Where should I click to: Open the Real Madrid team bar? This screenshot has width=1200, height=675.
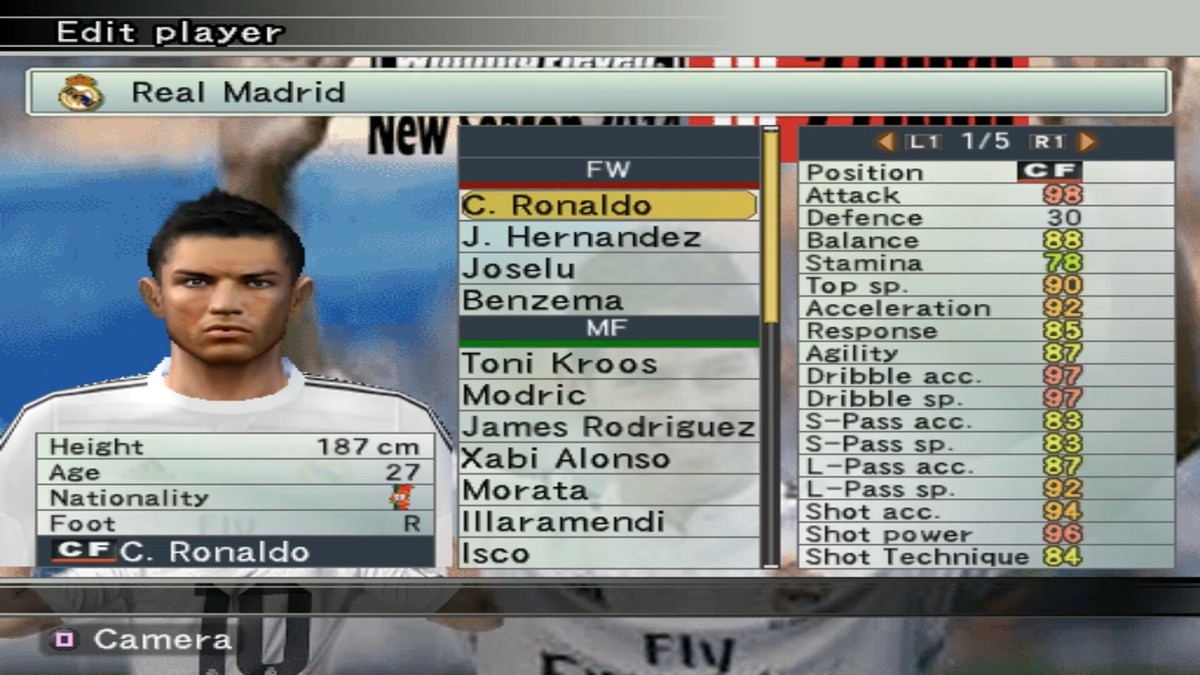(598, 93)
